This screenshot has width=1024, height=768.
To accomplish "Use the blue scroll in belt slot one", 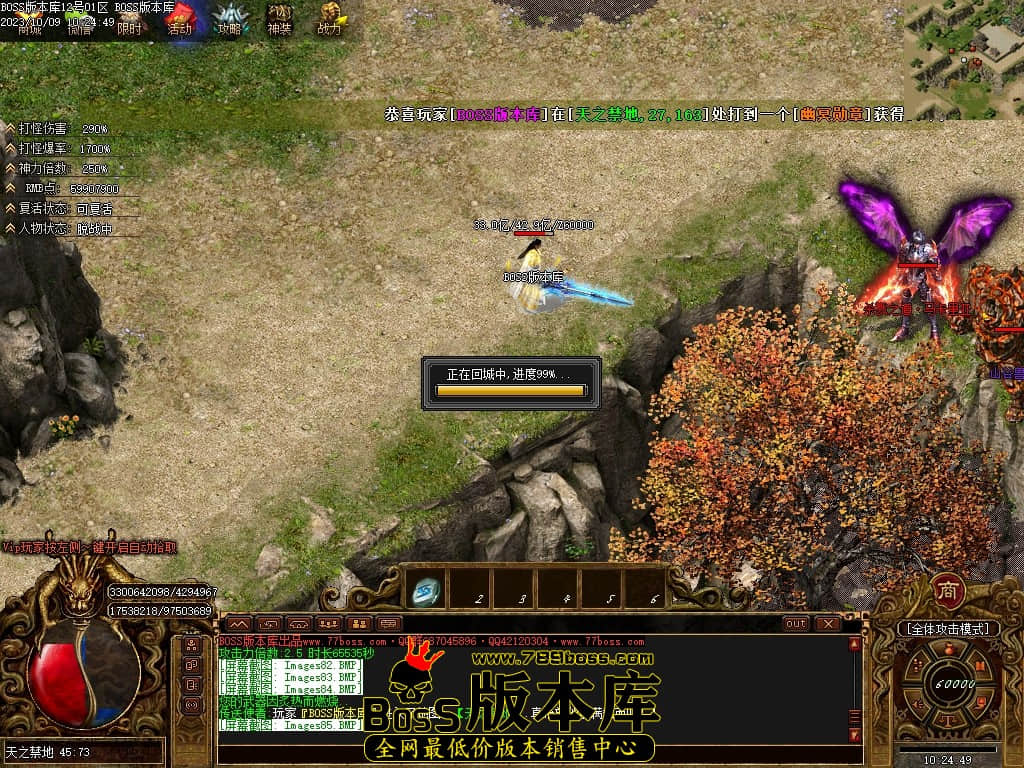I will 427,592.
